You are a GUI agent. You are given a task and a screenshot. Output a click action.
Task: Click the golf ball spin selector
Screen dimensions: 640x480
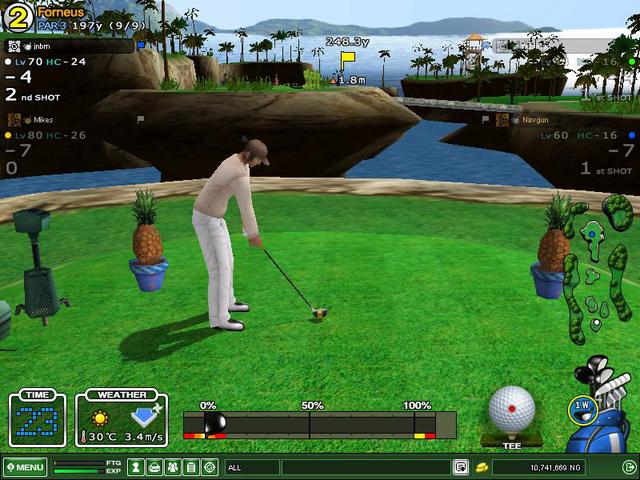(511, 408)
